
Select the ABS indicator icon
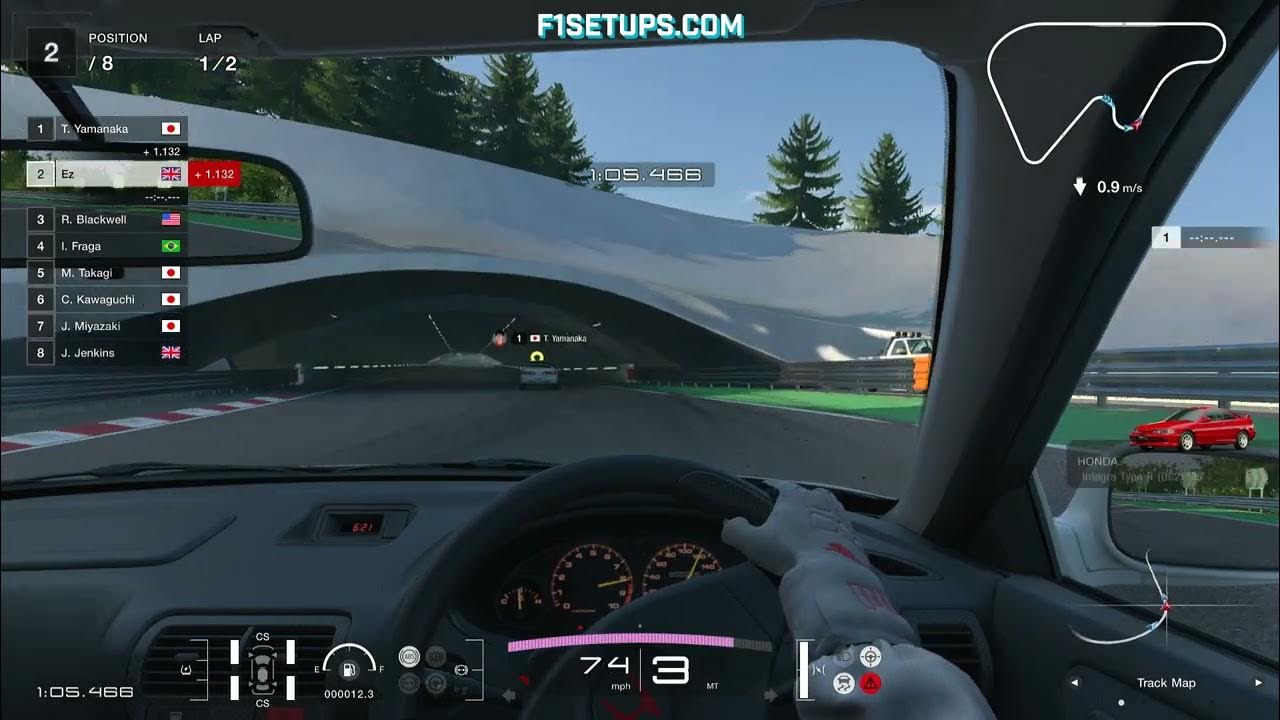click(x=409, y=656)
